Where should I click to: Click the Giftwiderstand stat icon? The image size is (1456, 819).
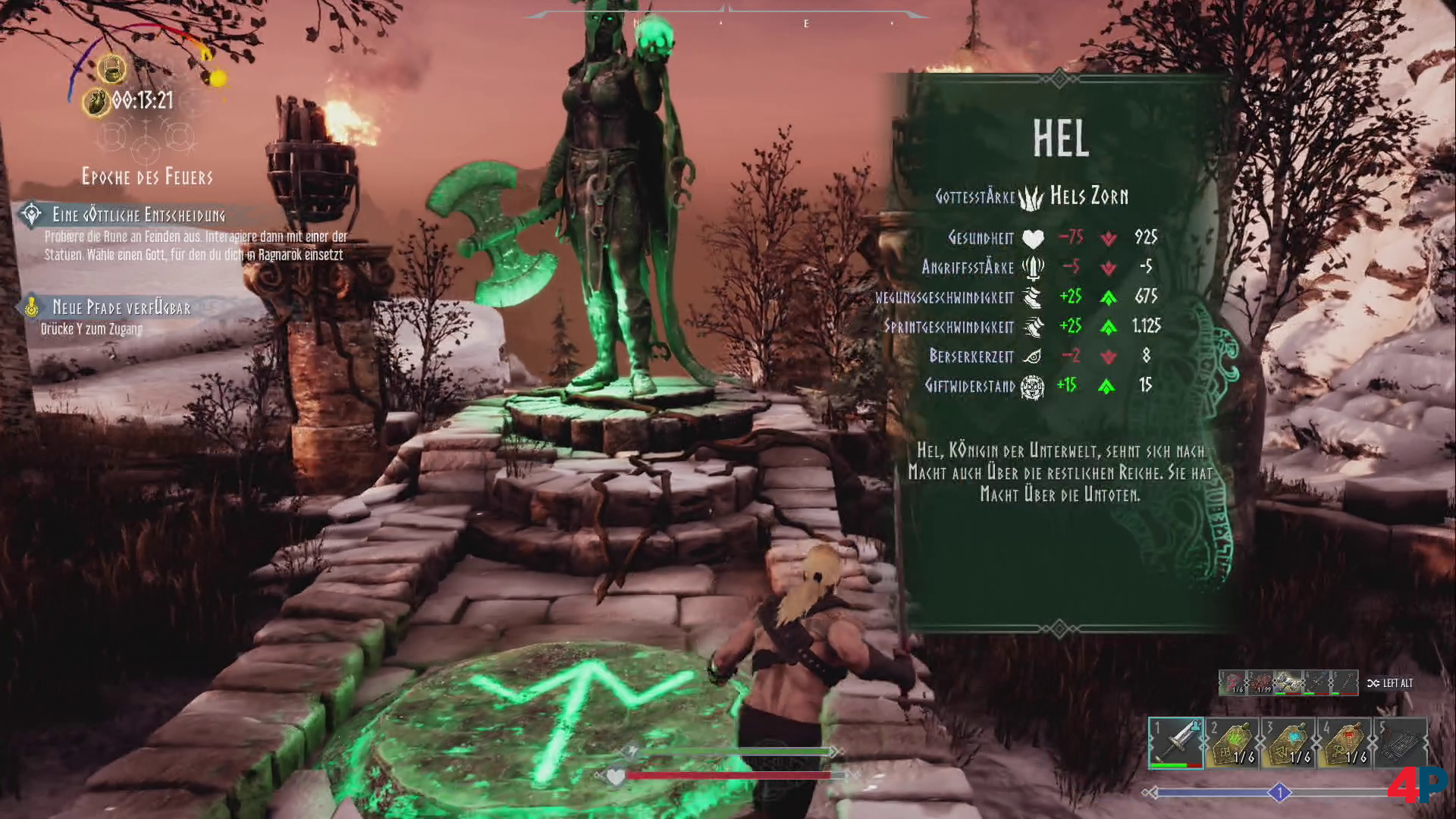point(1032,387)
